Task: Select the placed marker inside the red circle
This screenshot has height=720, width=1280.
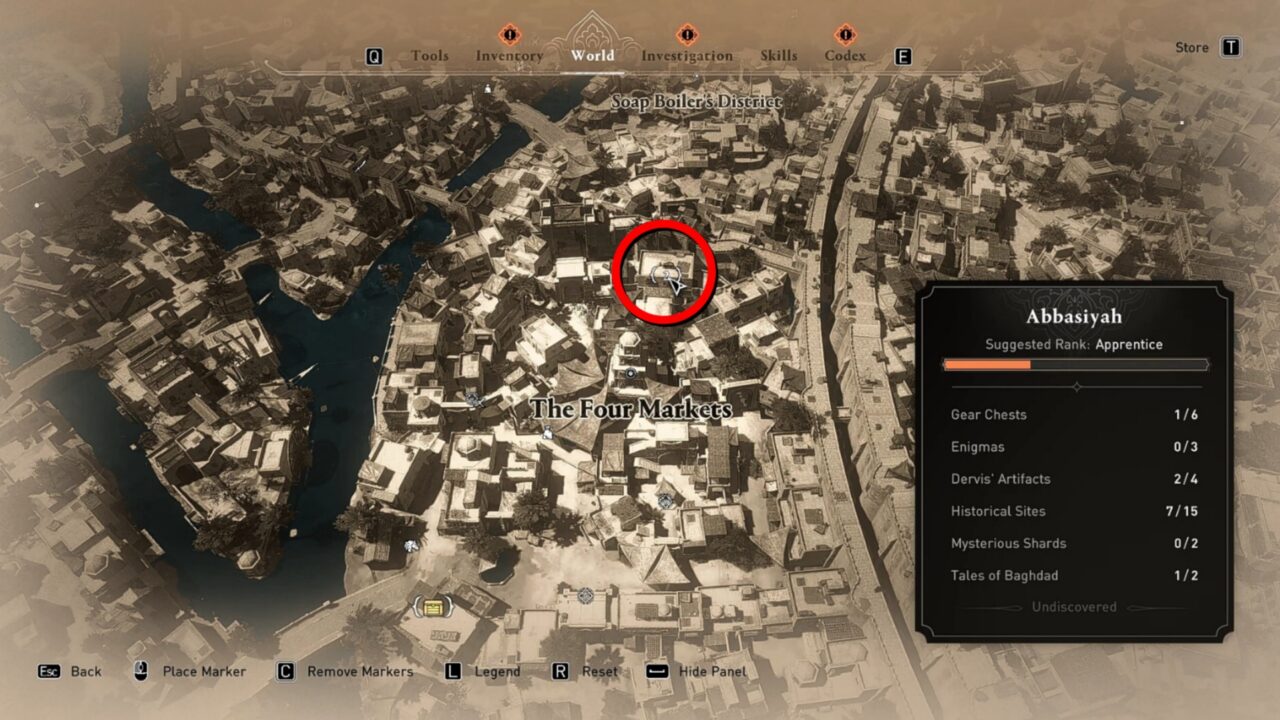Action: coord(663,270)
